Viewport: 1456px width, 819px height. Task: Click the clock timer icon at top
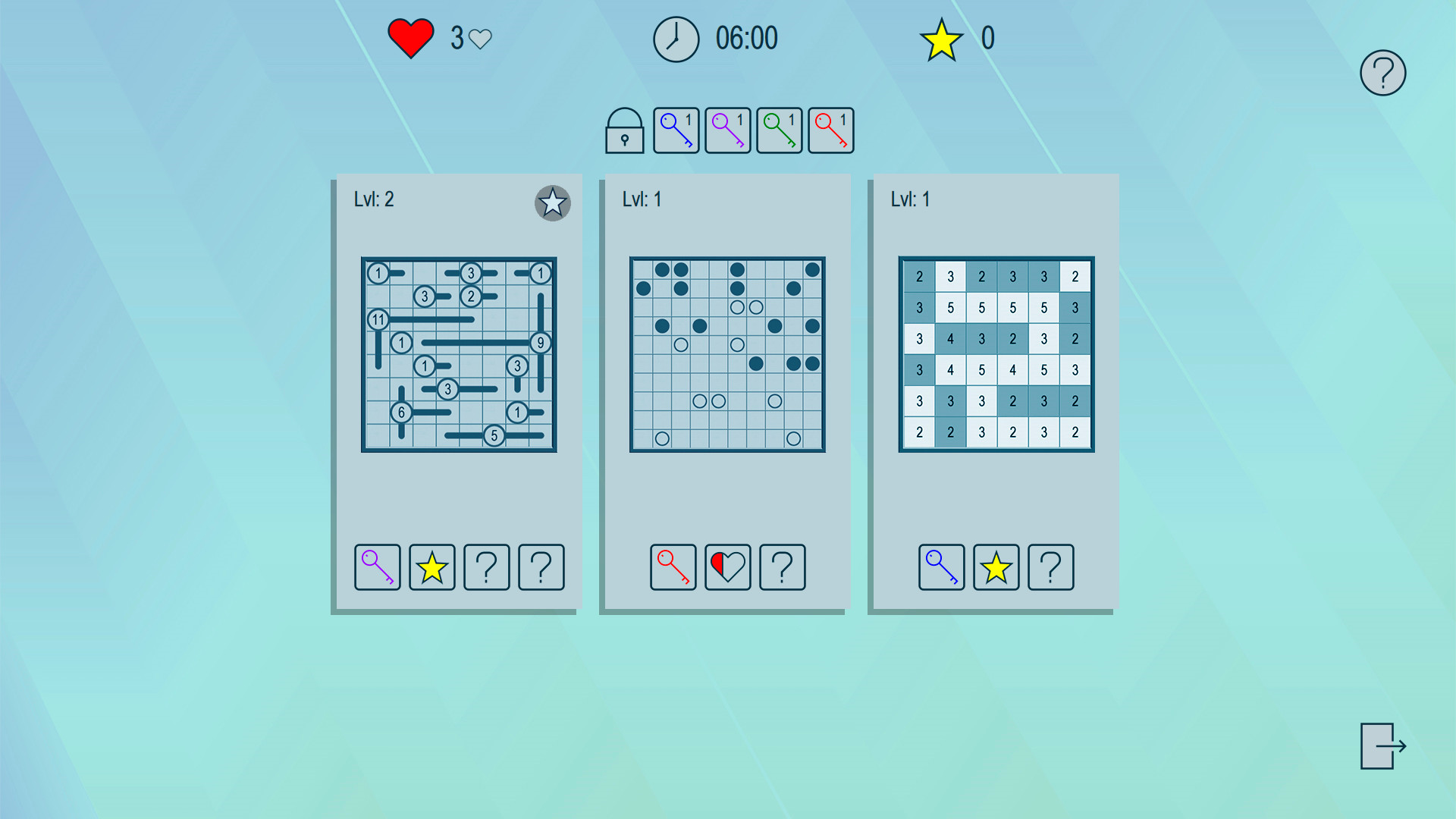[675, 38]
